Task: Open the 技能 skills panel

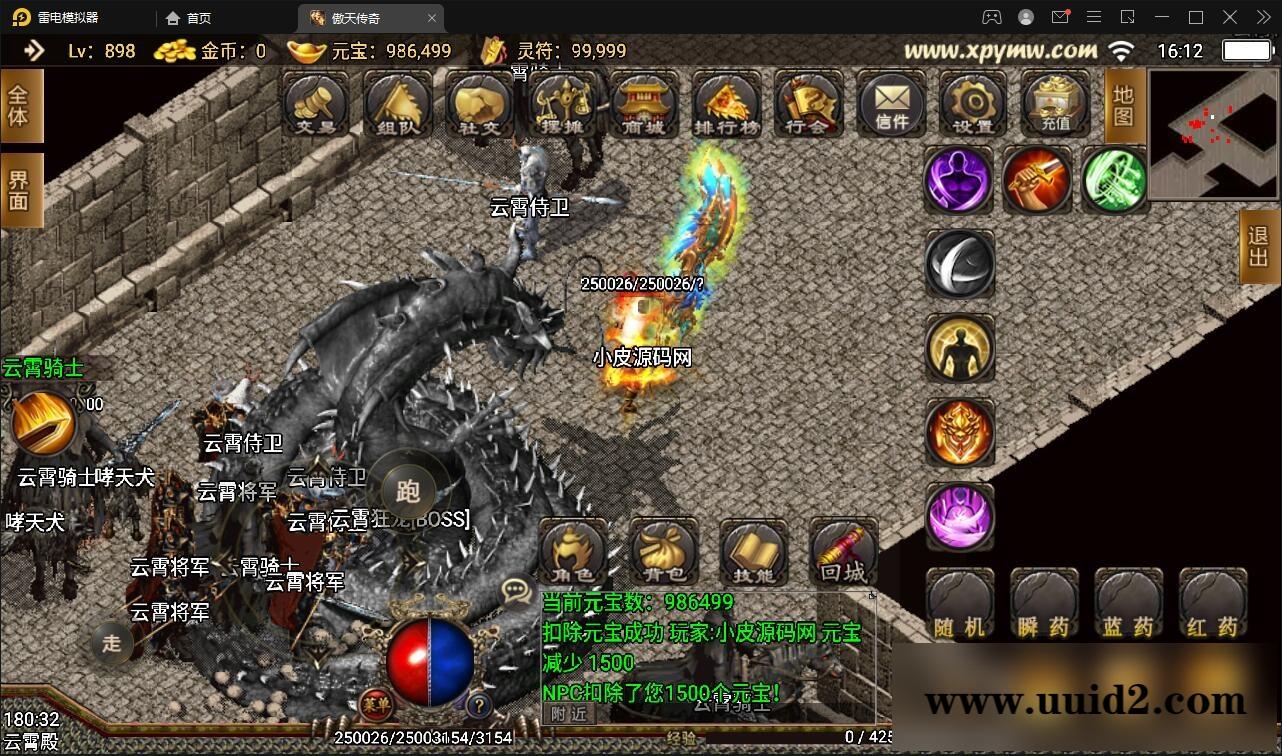Action: [x=753, y=553]
